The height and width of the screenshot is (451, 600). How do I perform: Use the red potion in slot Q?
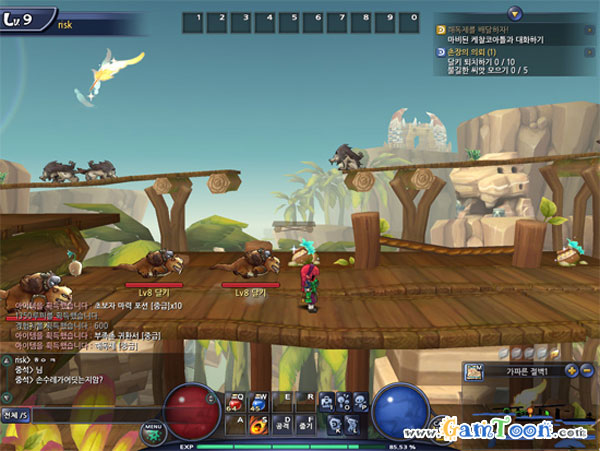tap(237, 402)
